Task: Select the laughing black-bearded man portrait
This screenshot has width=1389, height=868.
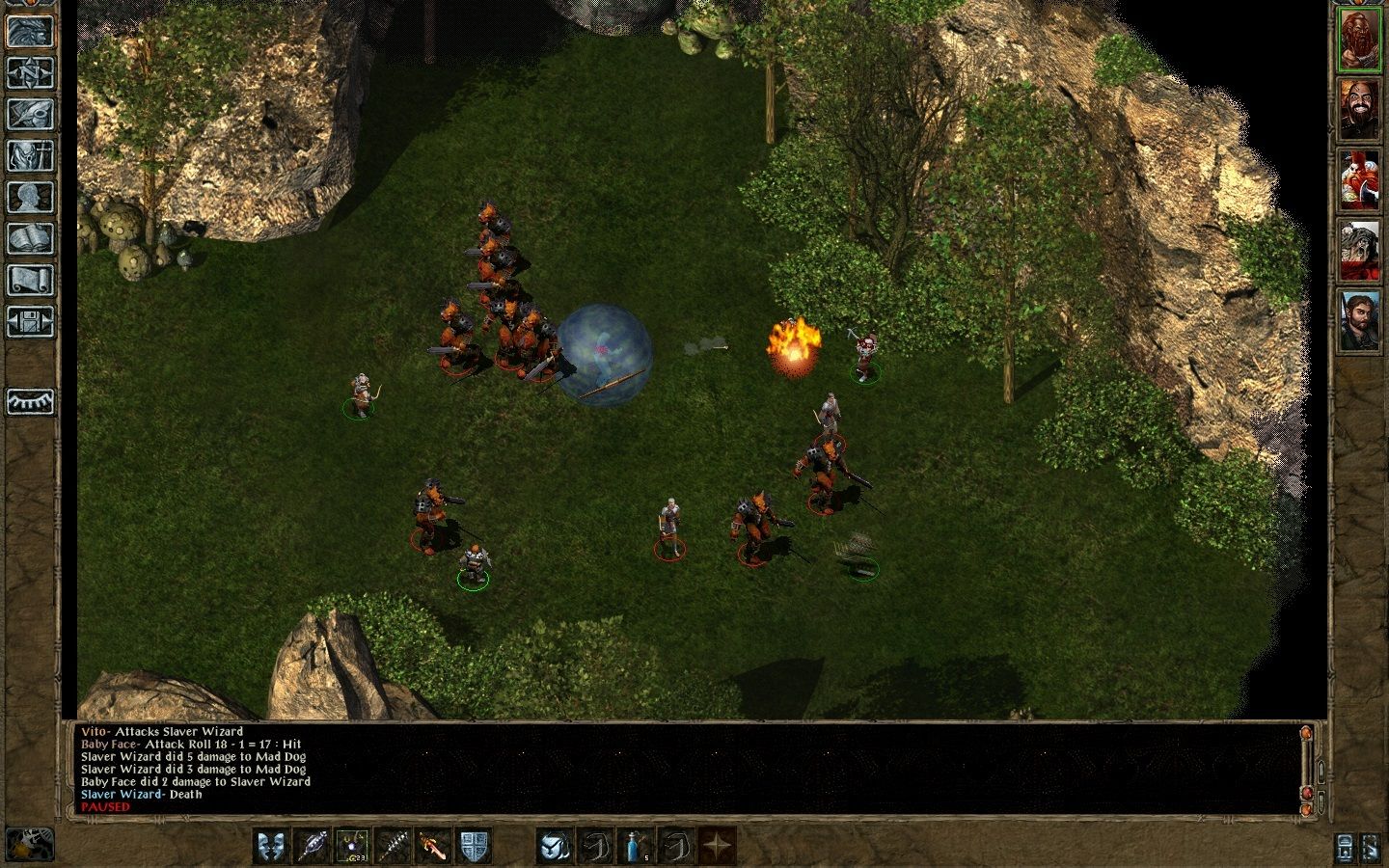Action: 1359,109
